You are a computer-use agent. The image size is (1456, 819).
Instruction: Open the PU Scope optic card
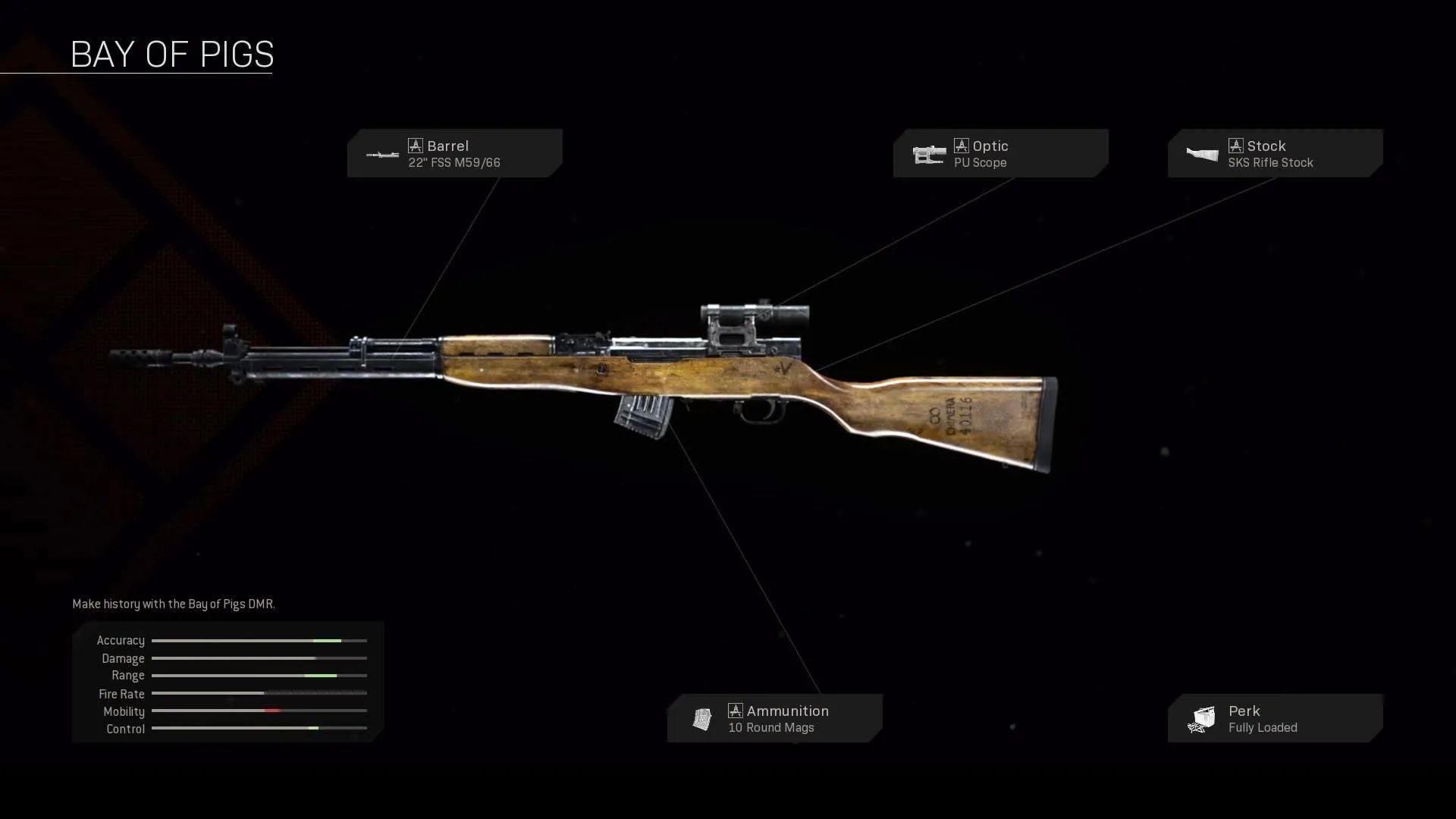[1001, 153]
